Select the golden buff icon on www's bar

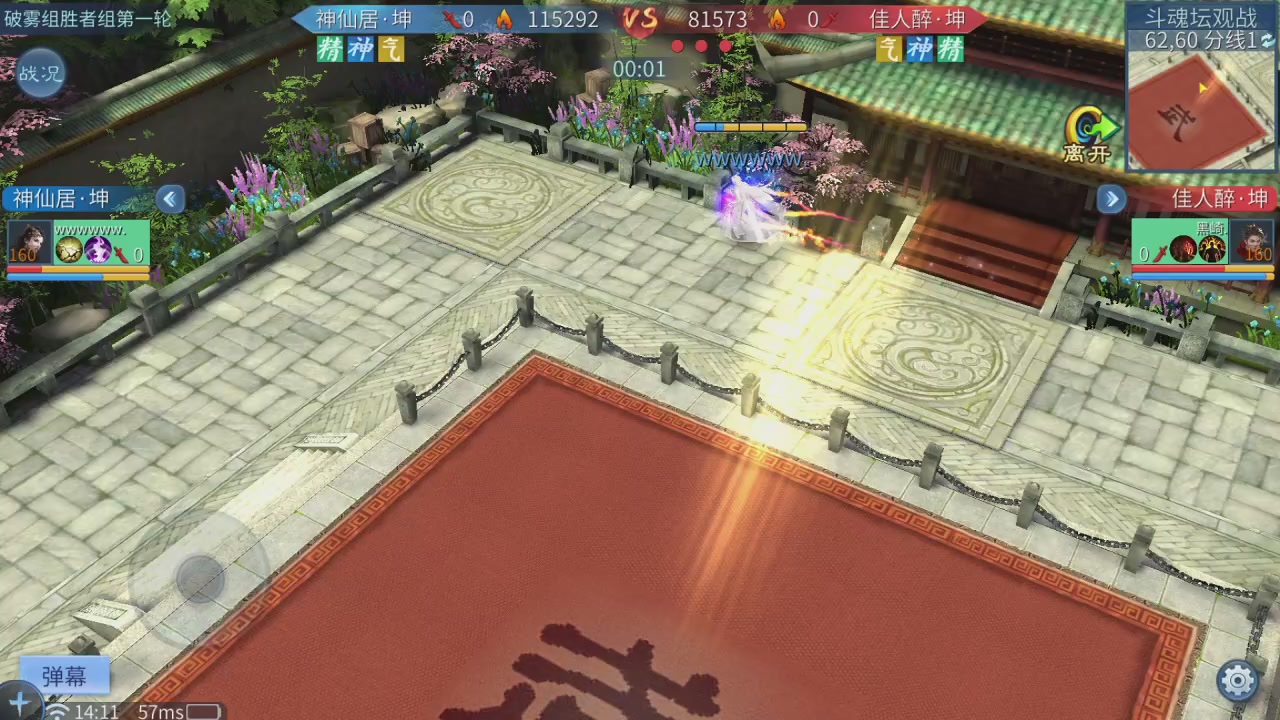(x=69, y=250)
